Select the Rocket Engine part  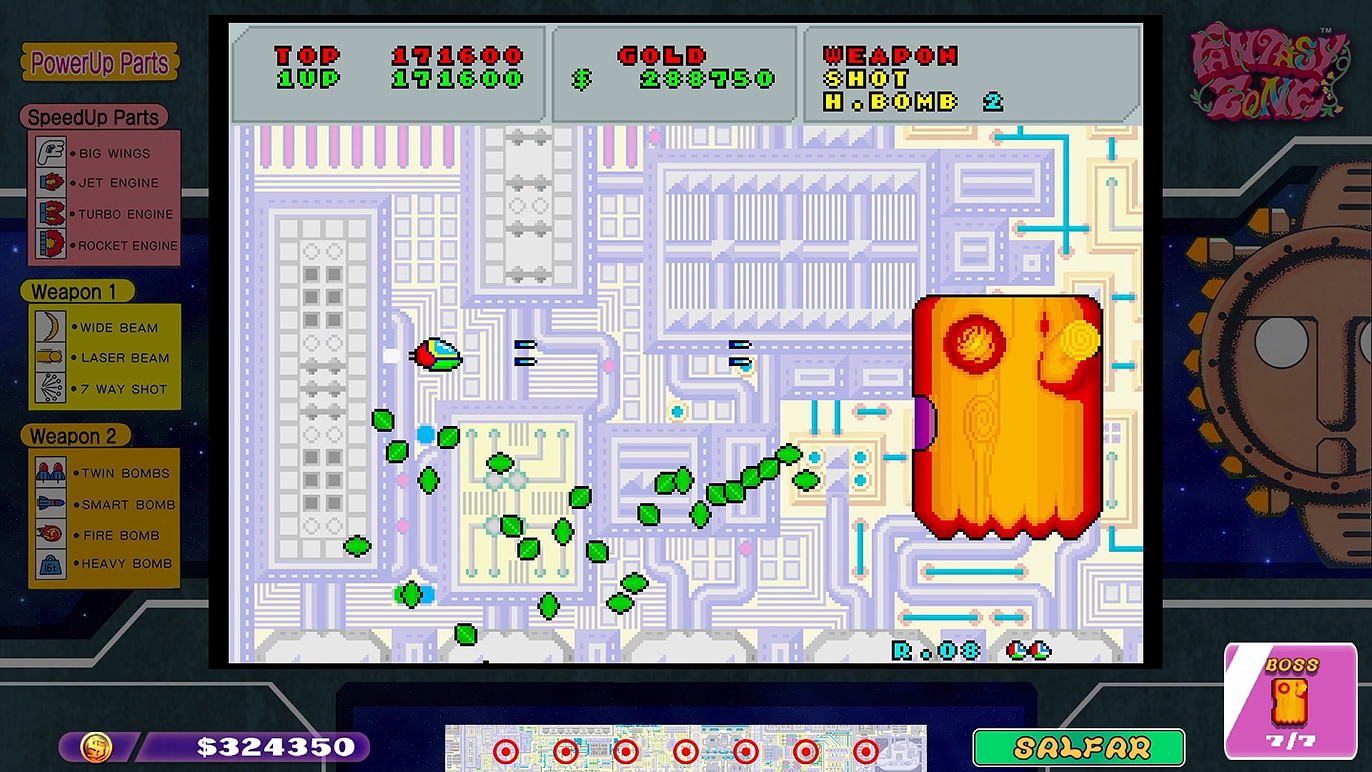click(x=104, y=245)
